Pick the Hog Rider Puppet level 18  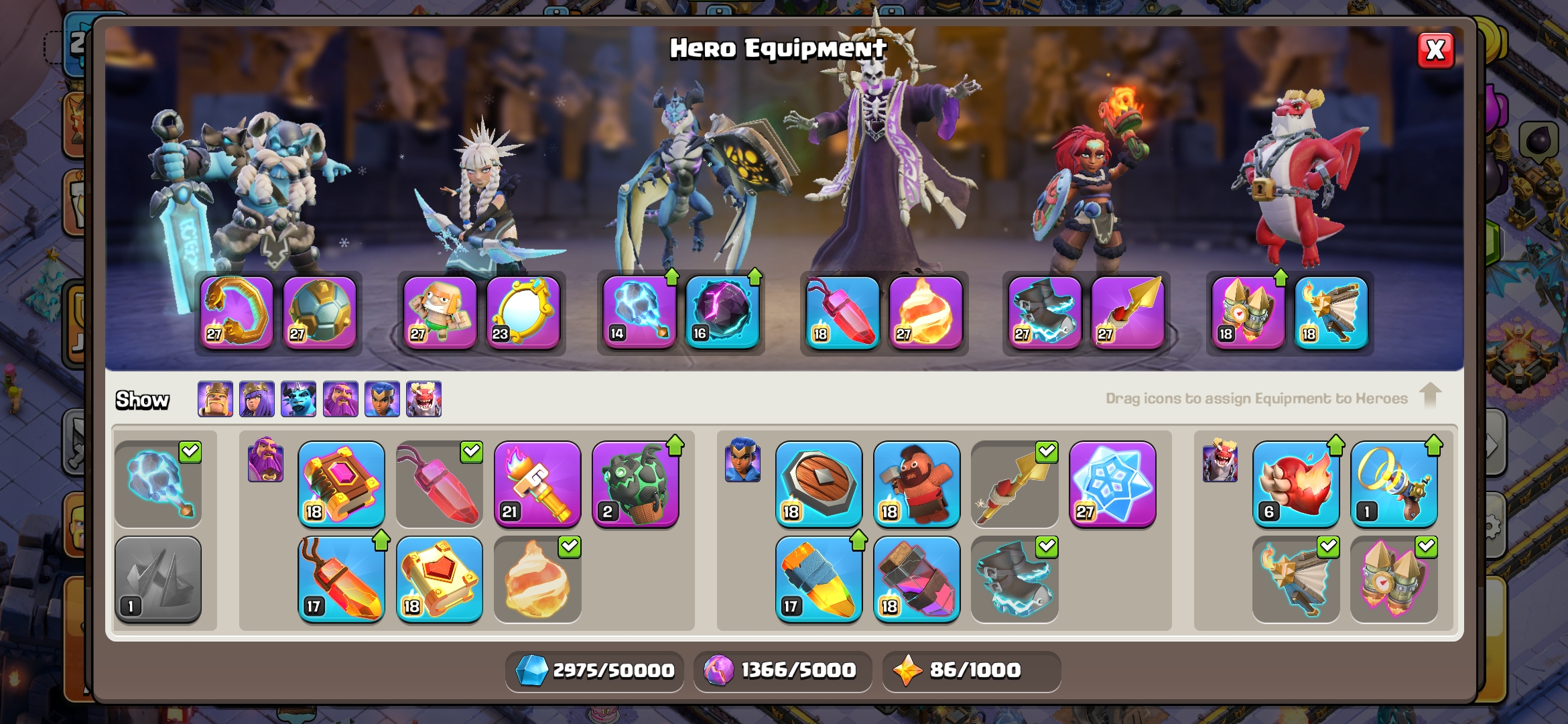click(916, 484)
